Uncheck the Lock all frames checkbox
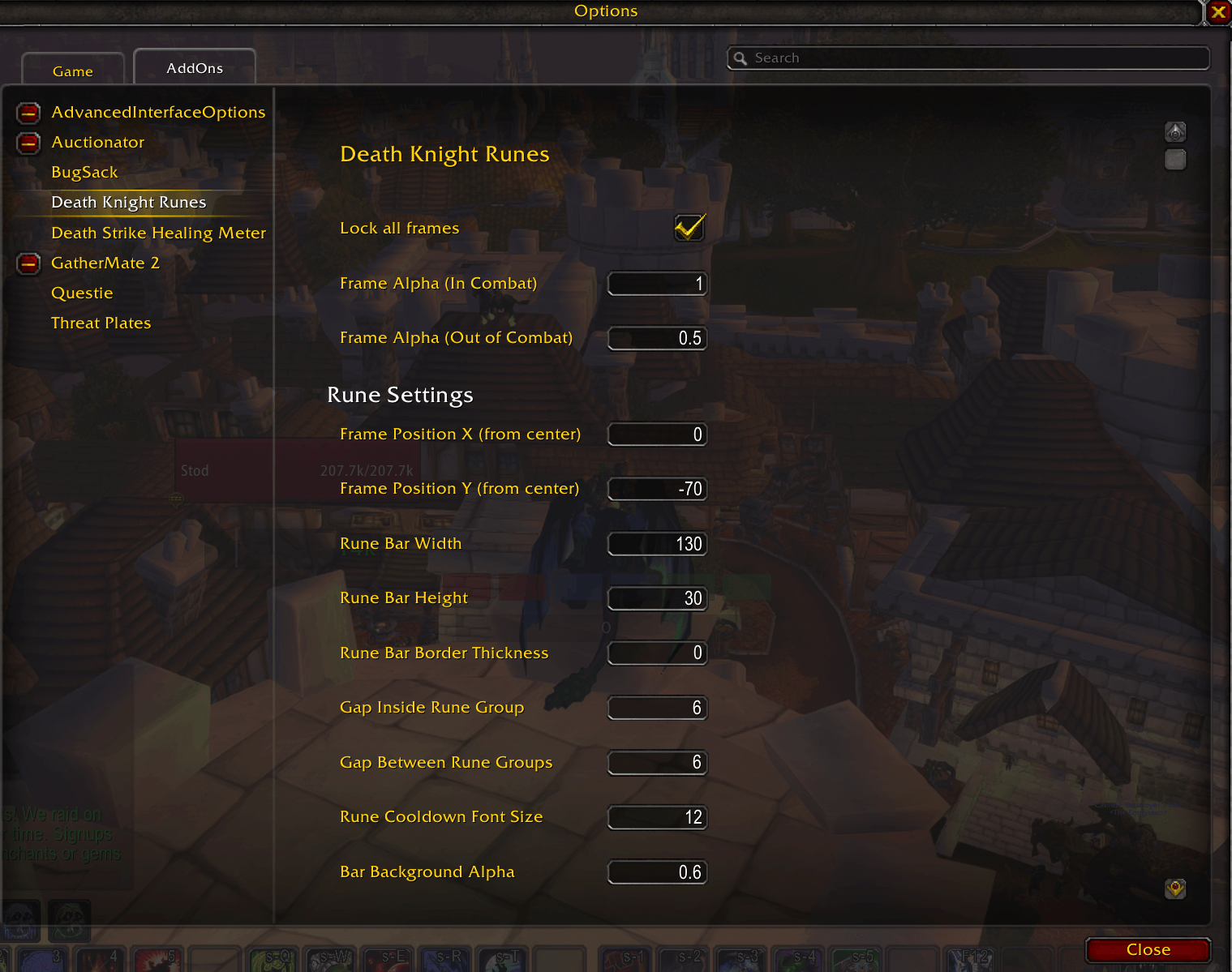1232x972 pixels. 689,229
